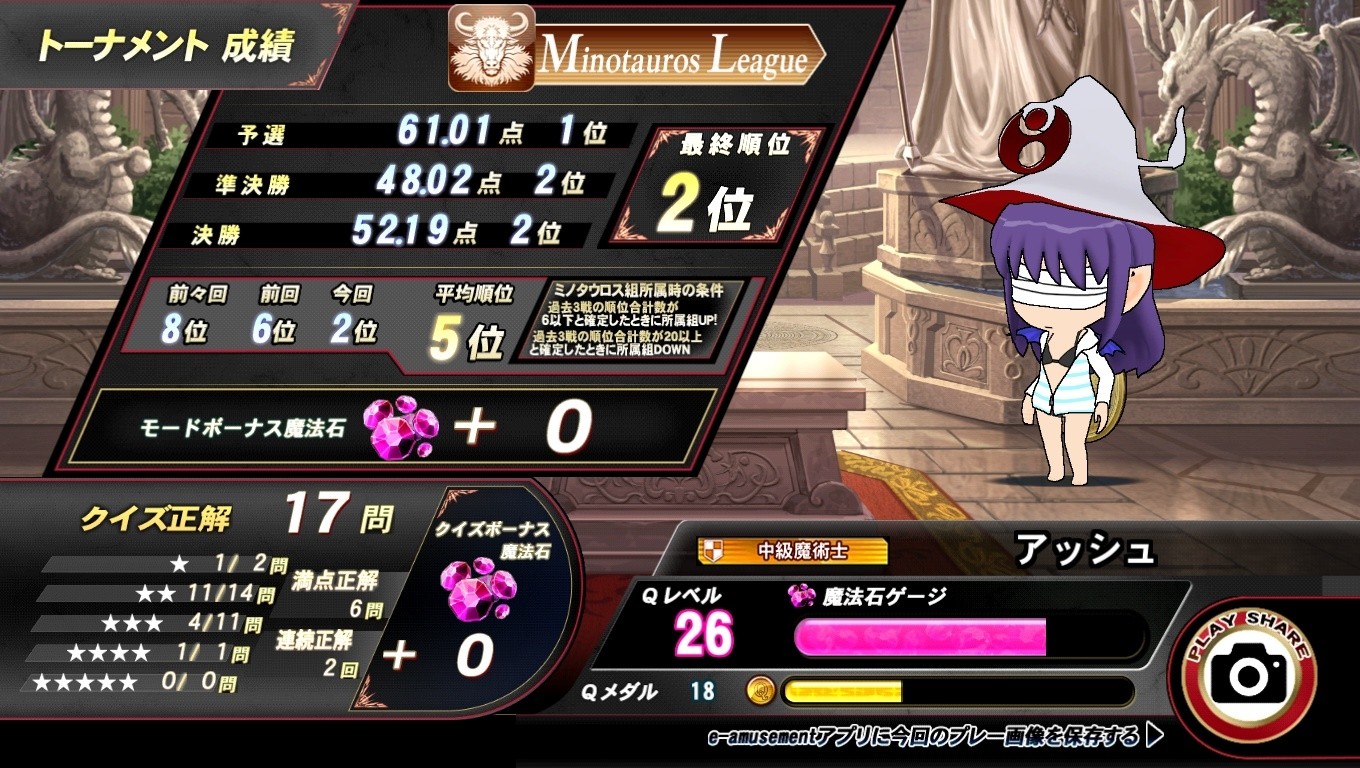Select the e-amusement save play image prompt

[934, 737]
